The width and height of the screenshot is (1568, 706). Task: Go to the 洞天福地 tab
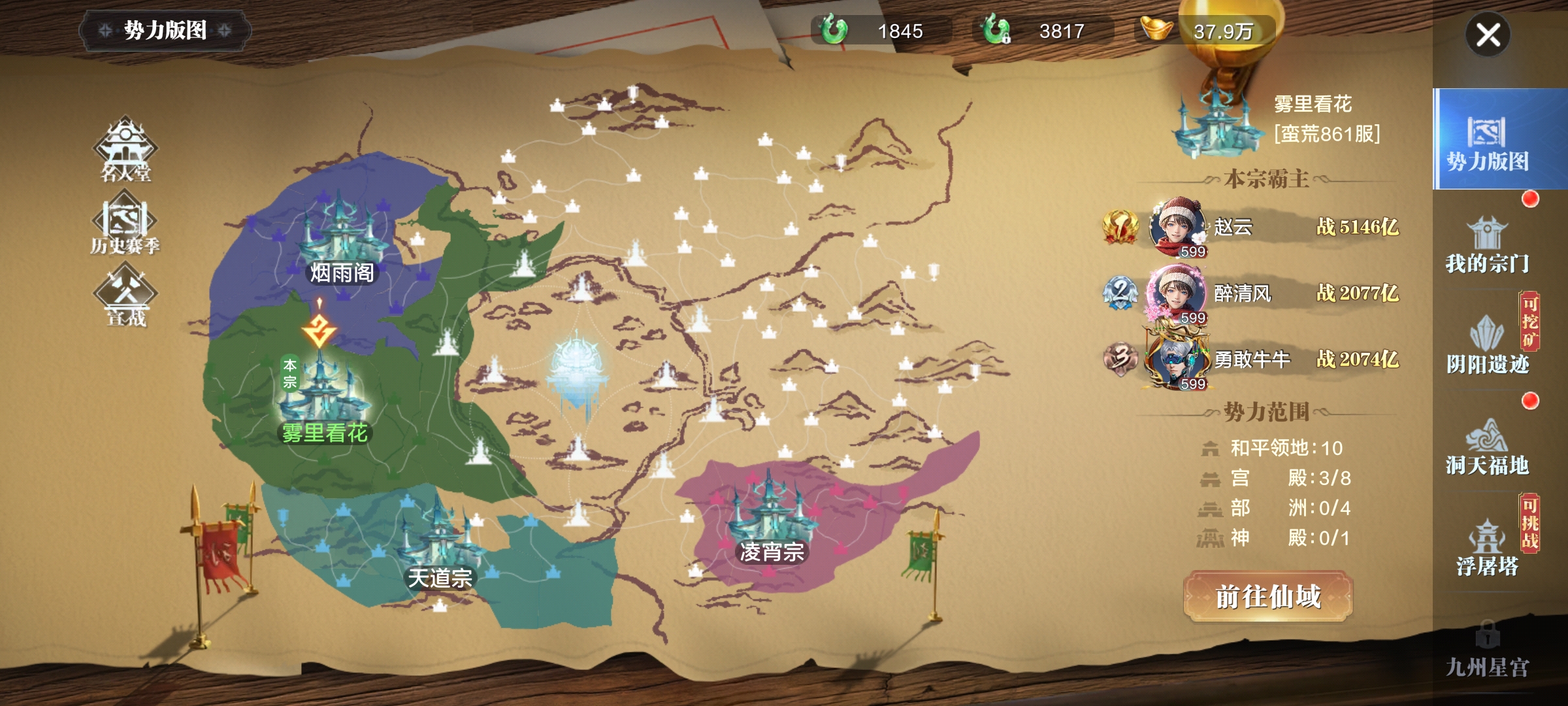1487,447
